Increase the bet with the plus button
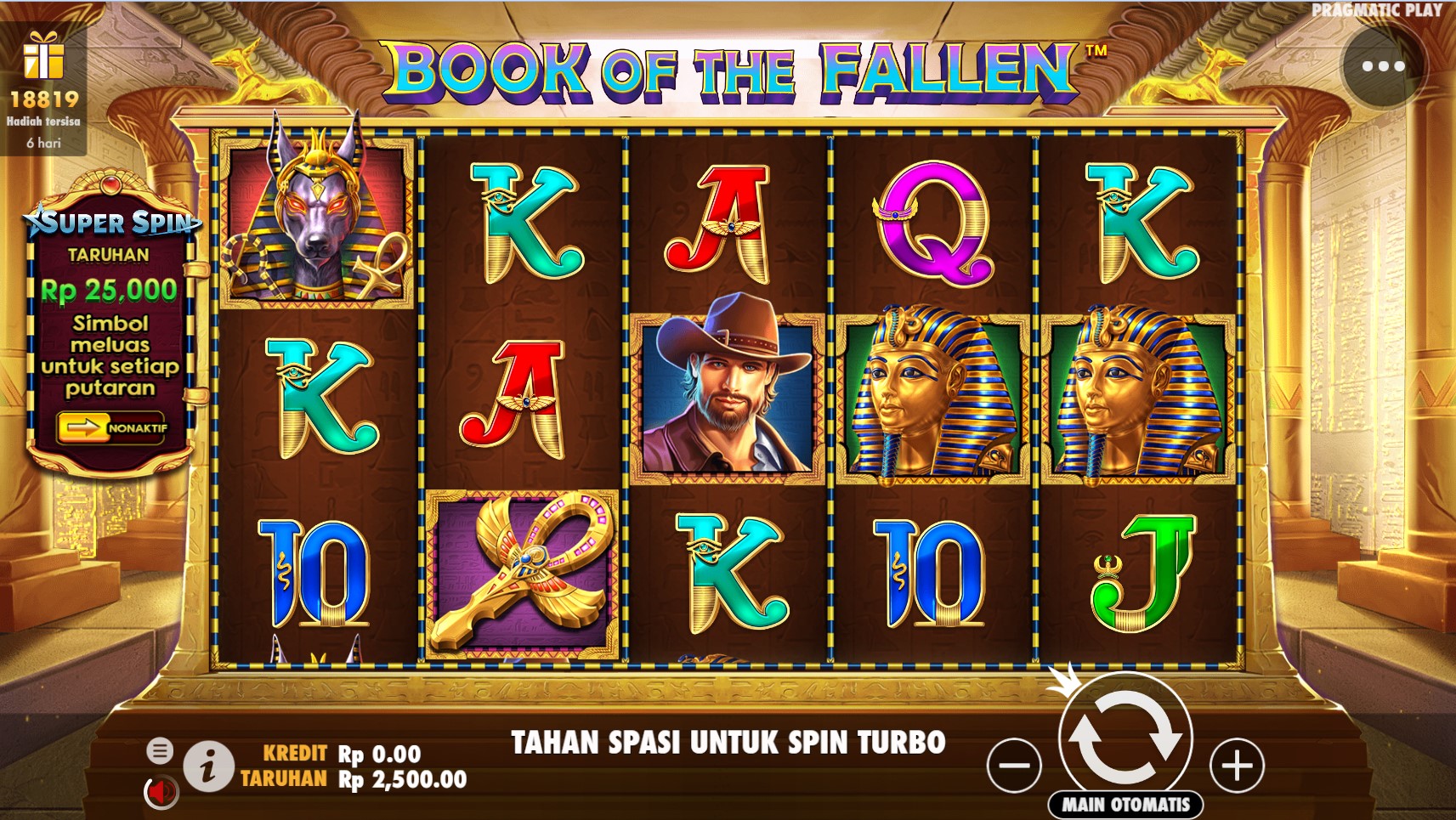The width and height of the screenshot is (1456, 820). [x=1237, y=766]
